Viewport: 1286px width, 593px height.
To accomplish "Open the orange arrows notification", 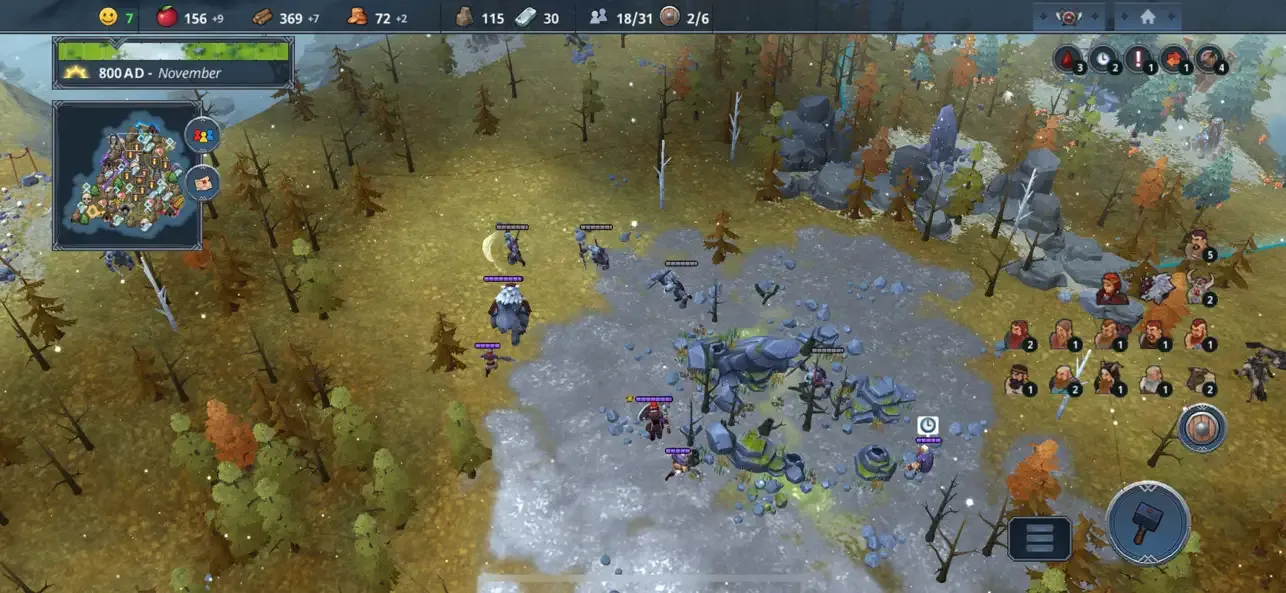I will (x=1173, y=59).
